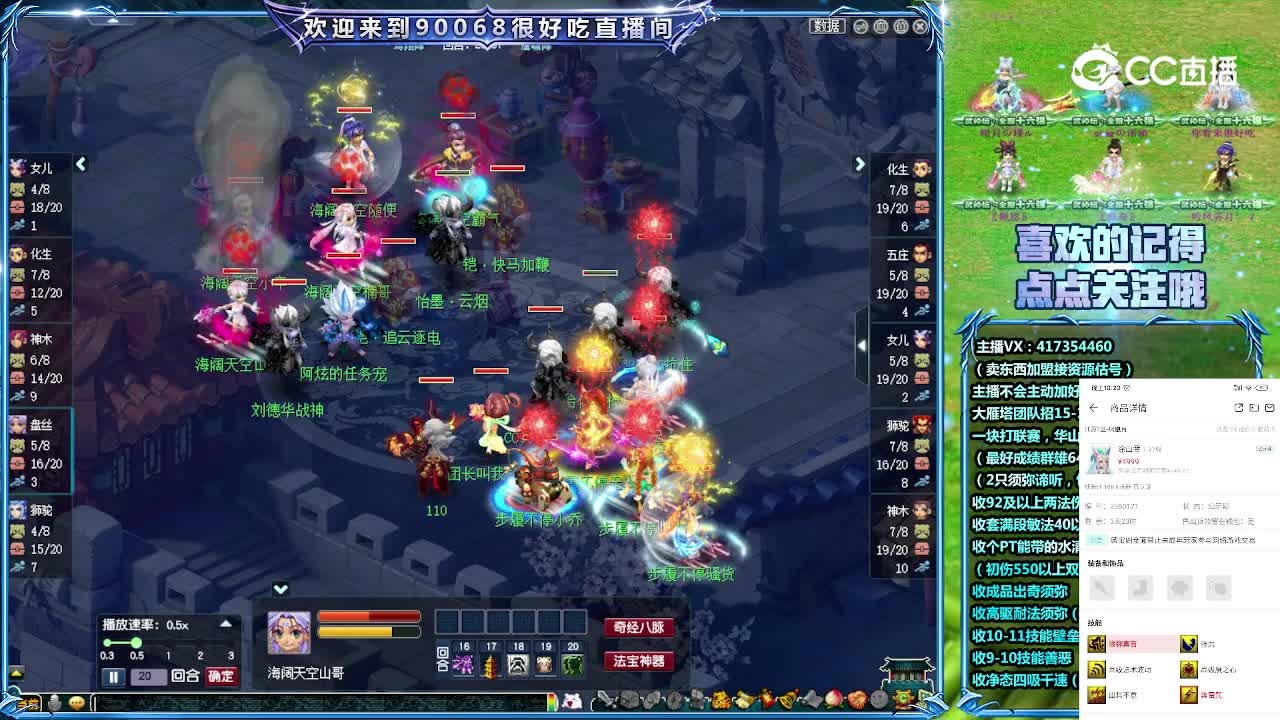Expand the right party panel with its arrow
The image size is (1280, 720).
pos(860,164)
